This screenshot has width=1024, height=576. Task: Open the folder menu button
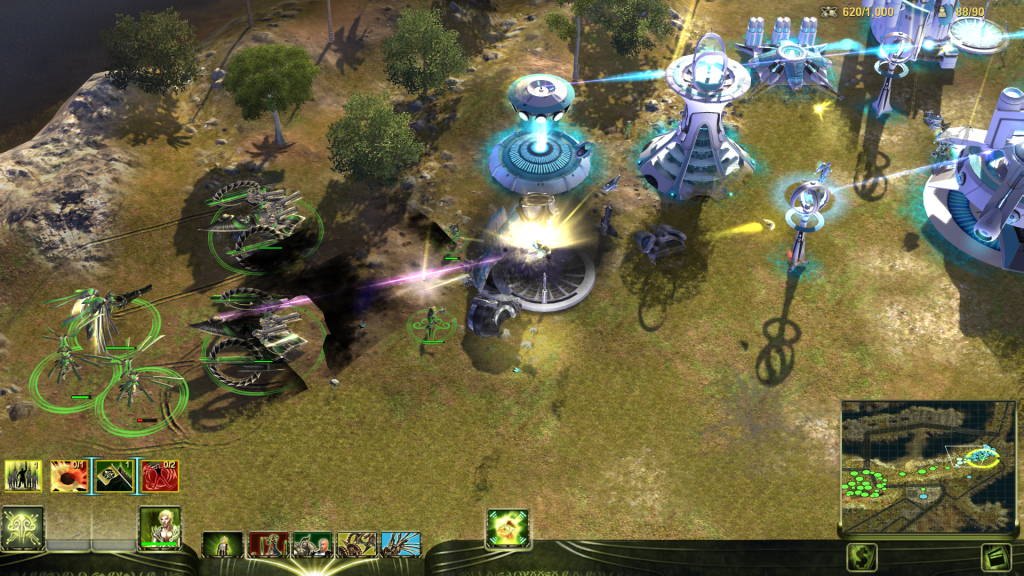[x=996, y=557]
